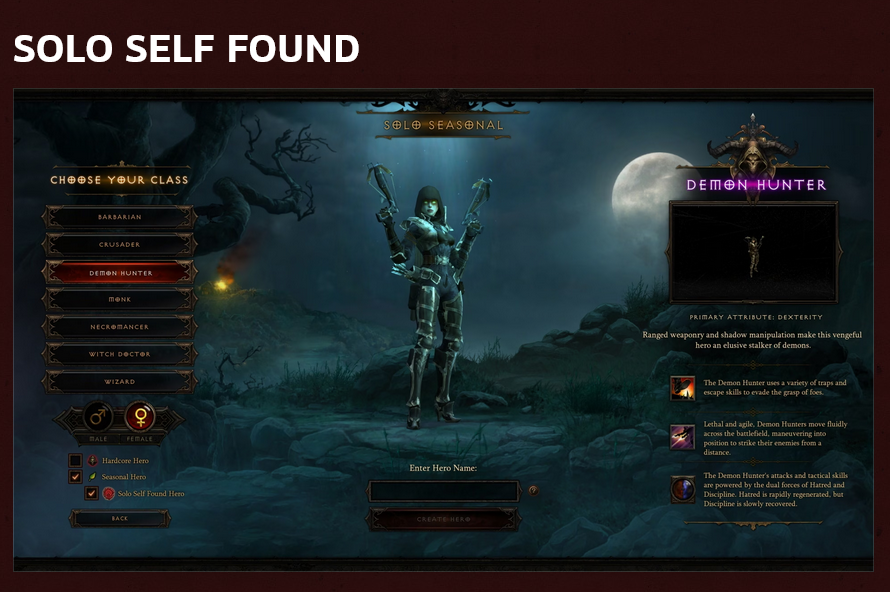Select the Barbarian class

pos(120,217)
